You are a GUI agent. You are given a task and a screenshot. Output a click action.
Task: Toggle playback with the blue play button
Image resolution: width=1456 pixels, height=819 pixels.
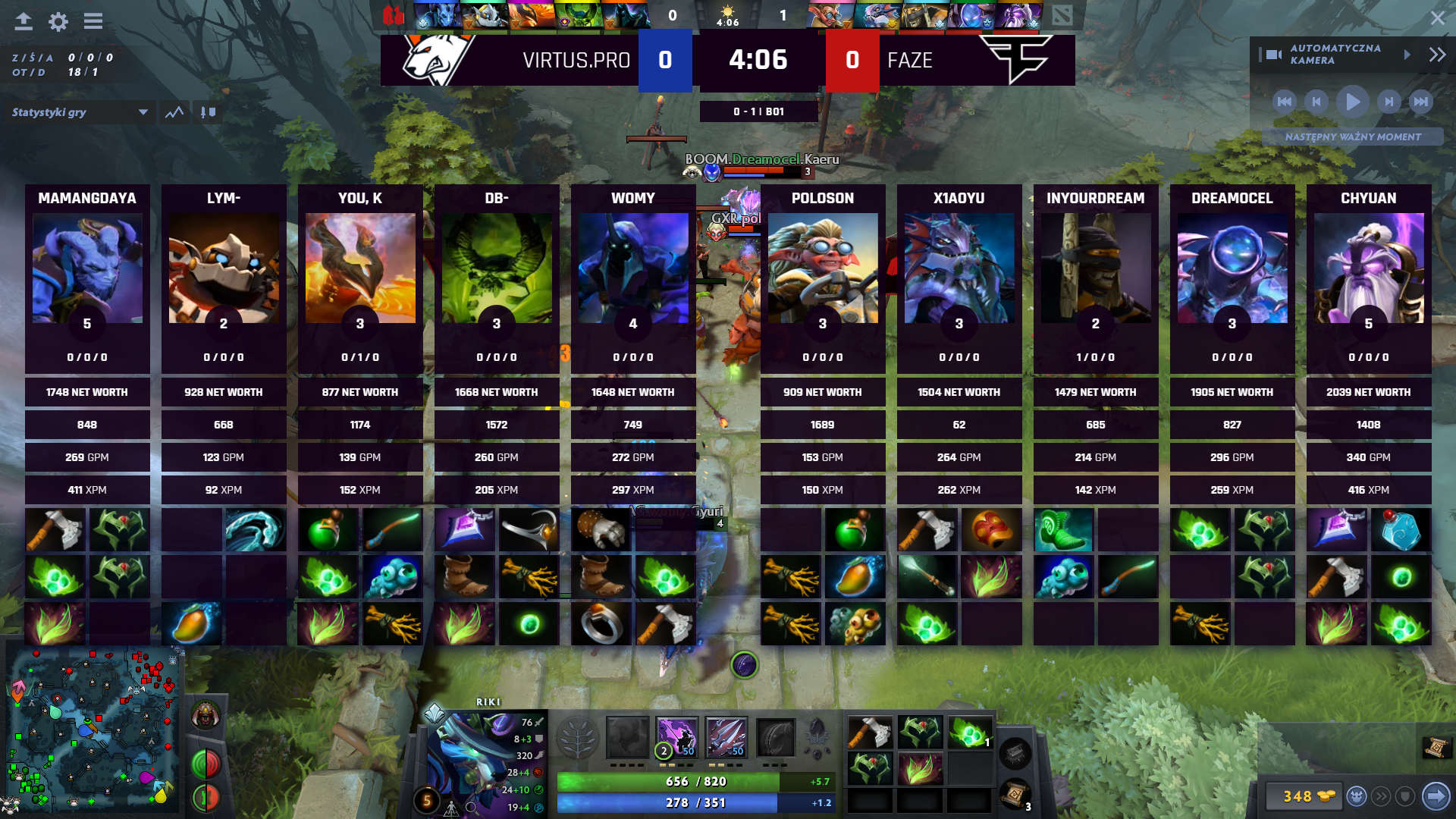[x=1353, y=102]
